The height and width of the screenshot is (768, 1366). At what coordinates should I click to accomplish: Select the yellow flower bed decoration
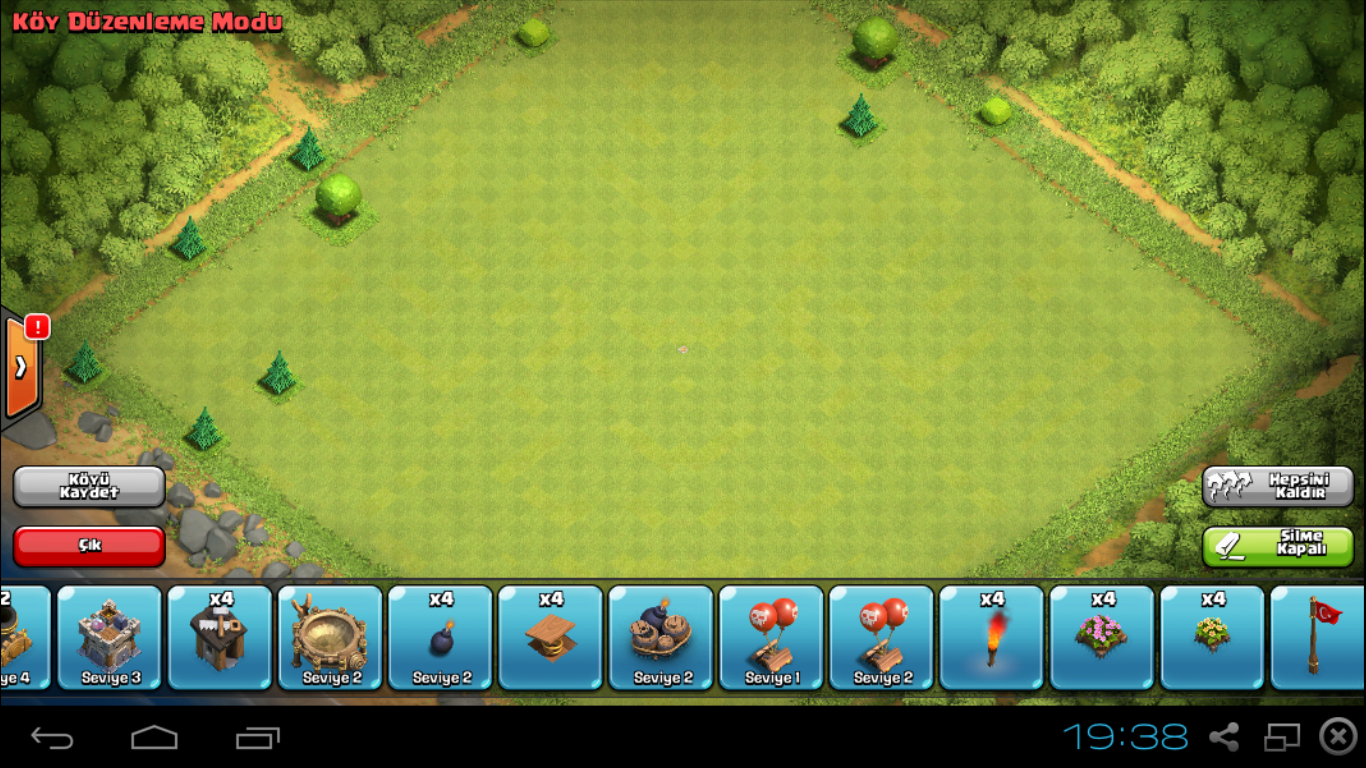pos(1212,637)
